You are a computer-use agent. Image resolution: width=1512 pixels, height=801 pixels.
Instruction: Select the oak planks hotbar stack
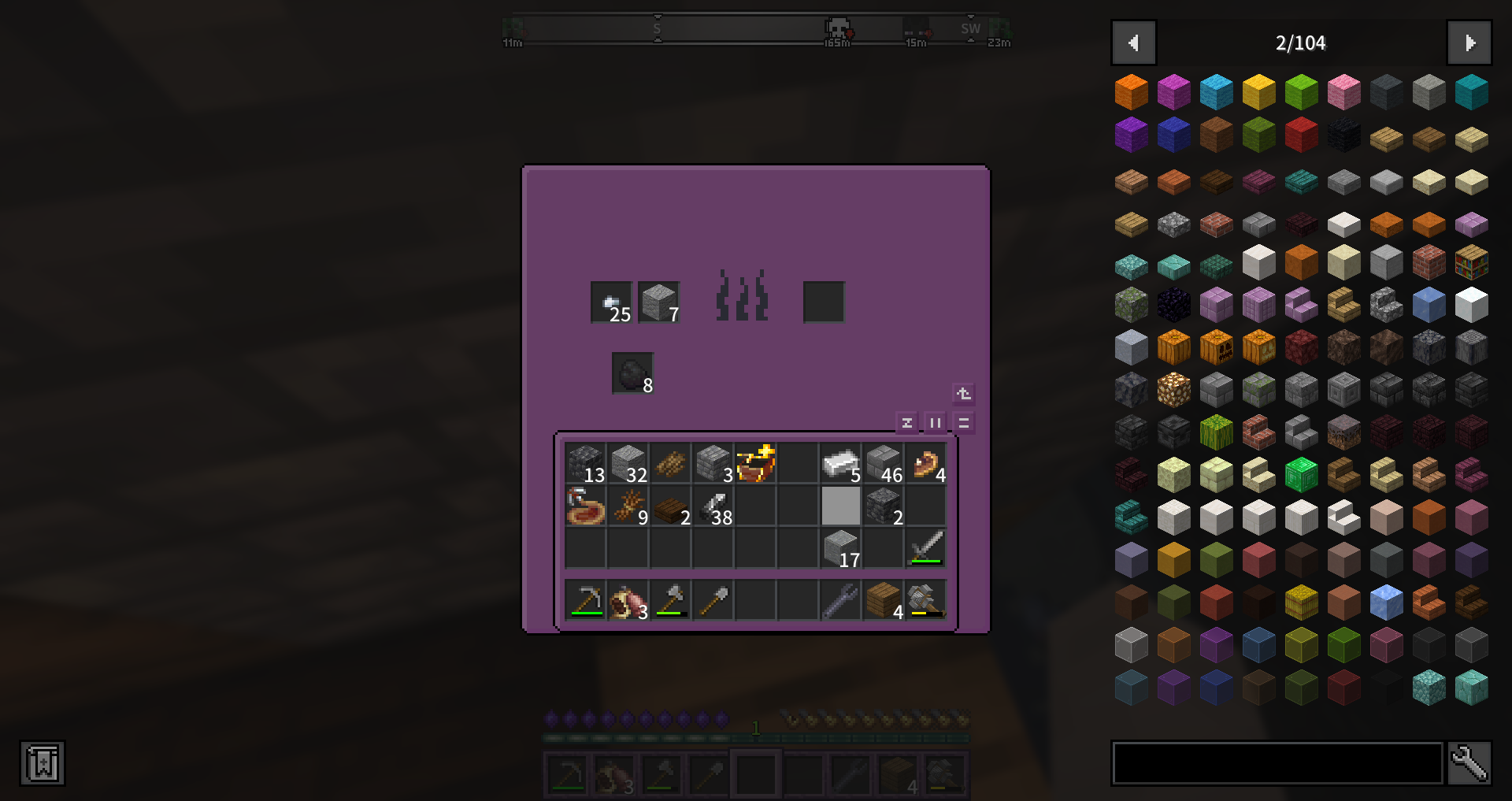pos(884,600)
